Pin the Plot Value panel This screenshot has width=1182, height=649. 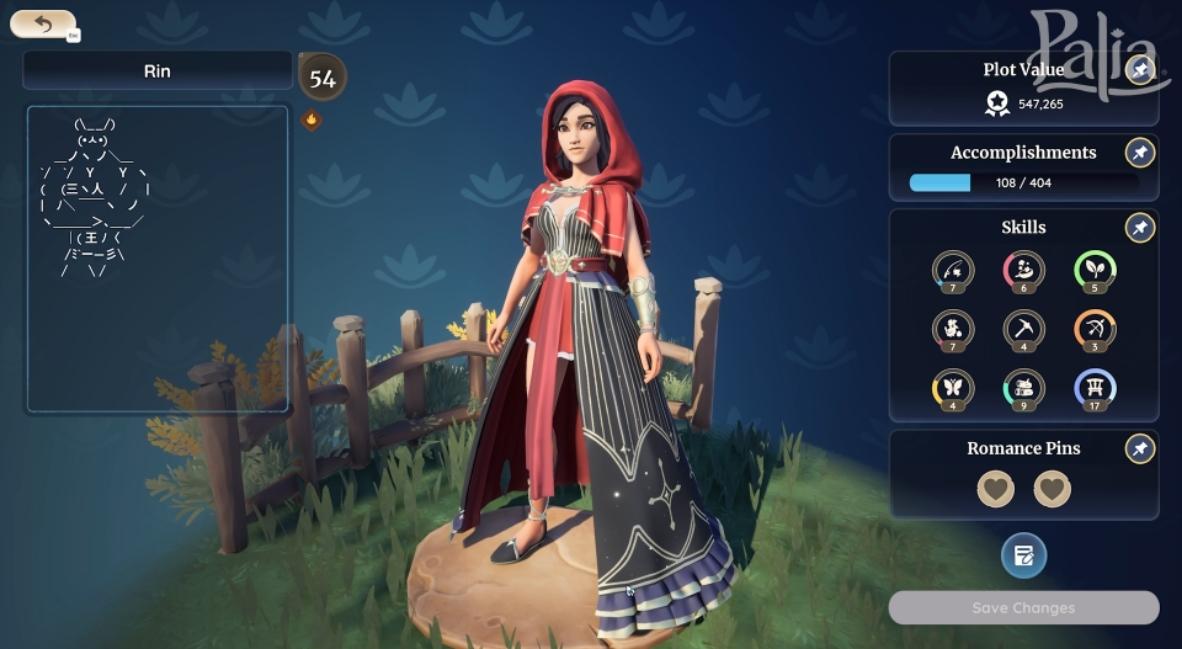(x=1140, y=70)
